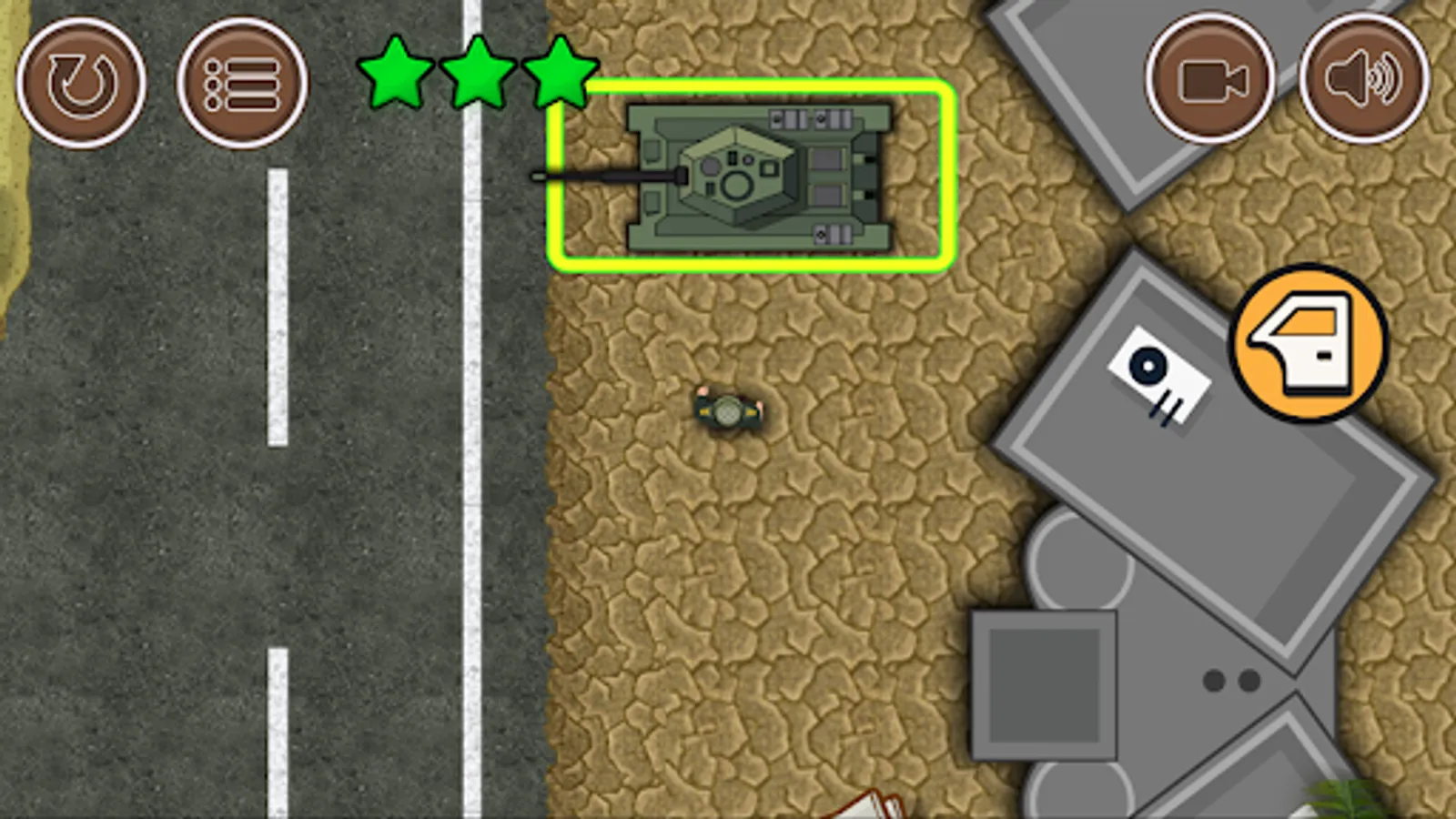Click the yellow highlighted parking zone

(751, 175)
